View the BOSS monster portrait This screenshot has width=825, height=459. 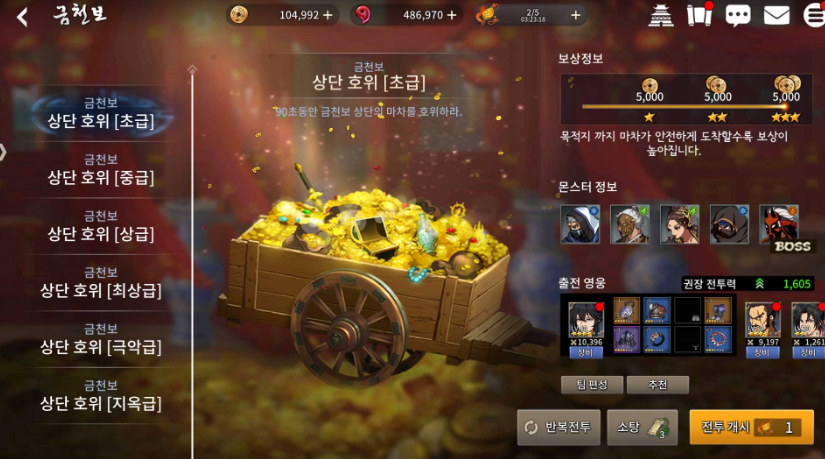(x=778, y=225)
